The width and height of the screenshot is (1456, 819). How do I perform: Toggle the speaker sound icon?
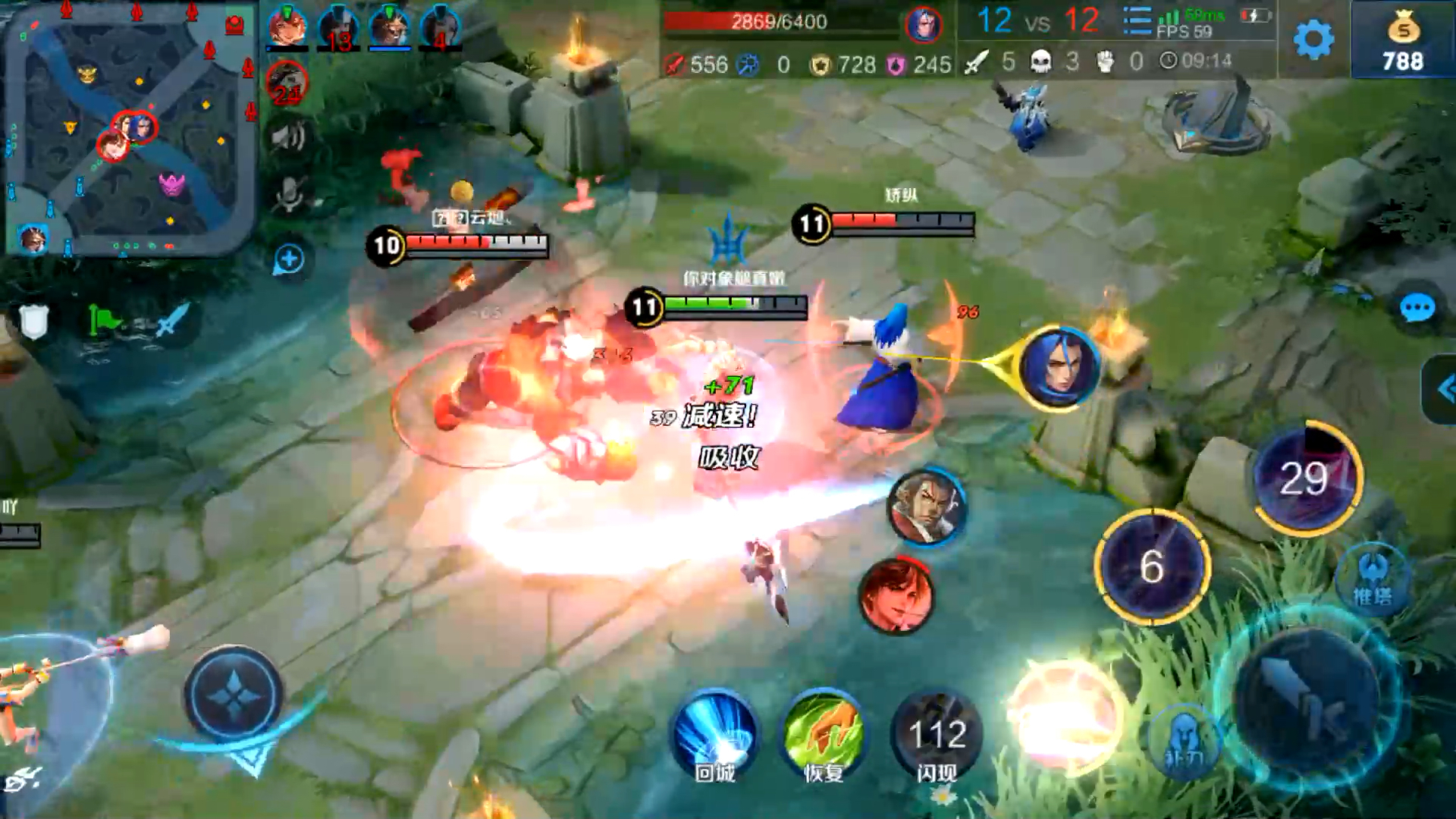[x=288, y=138]
